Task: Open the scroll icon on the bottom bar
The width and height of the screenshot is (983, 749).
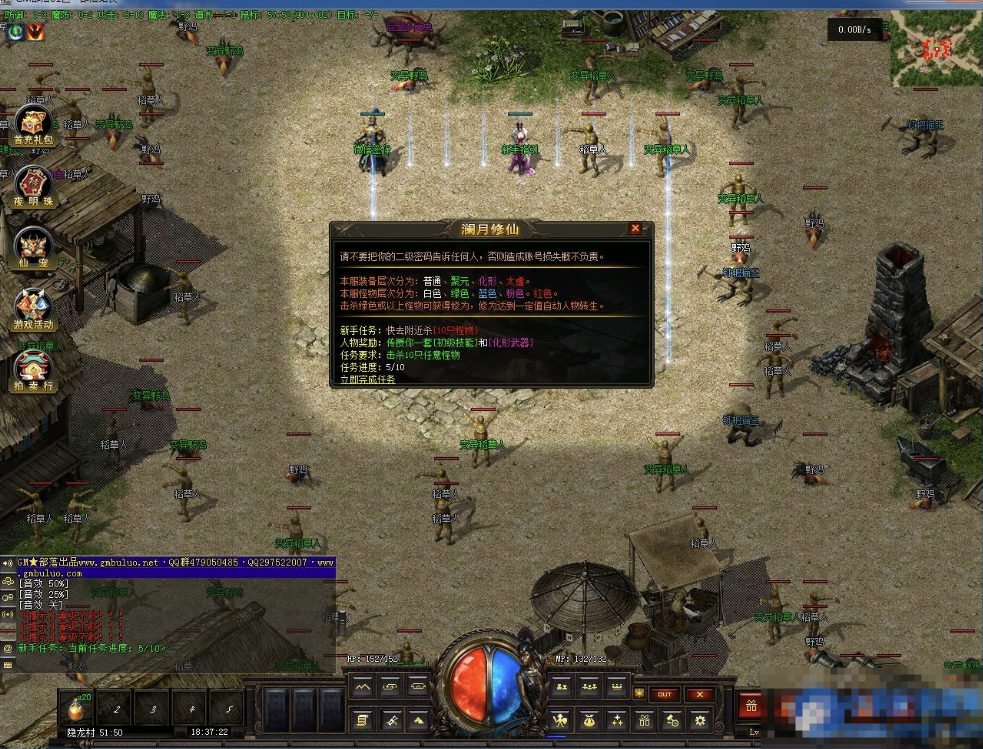Action: [x=361, y=720]
